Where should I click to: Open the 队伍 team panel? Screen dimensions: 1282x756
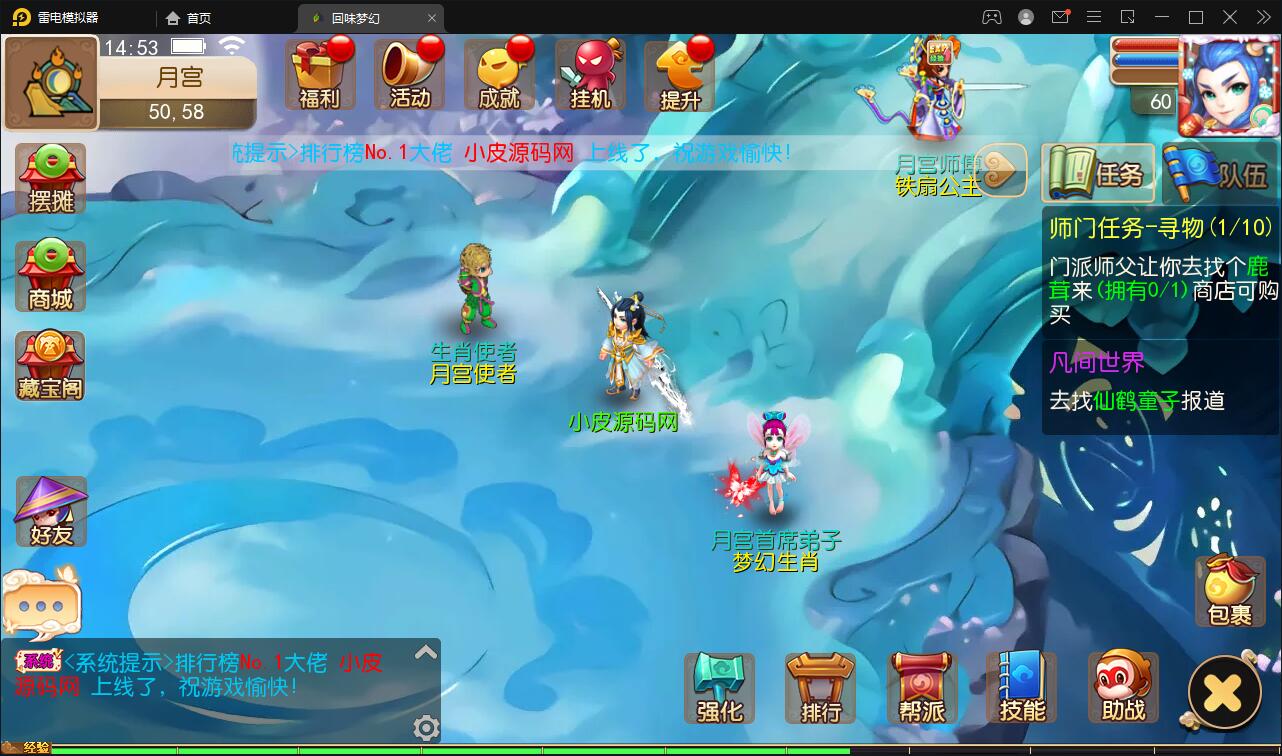(1215, 173)
